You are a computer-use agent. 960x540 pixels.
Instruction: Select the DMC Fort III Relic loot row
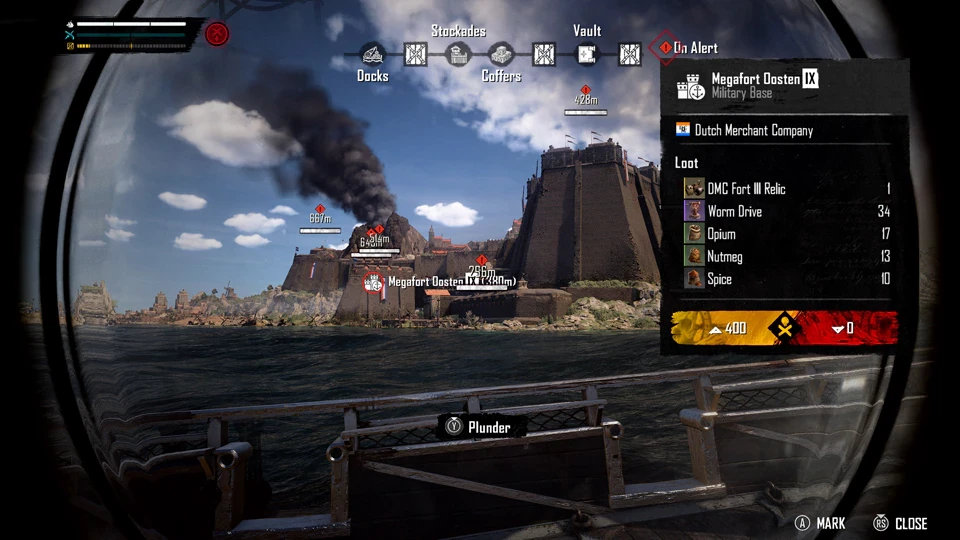pyautogui.click(x=787, y=188)
